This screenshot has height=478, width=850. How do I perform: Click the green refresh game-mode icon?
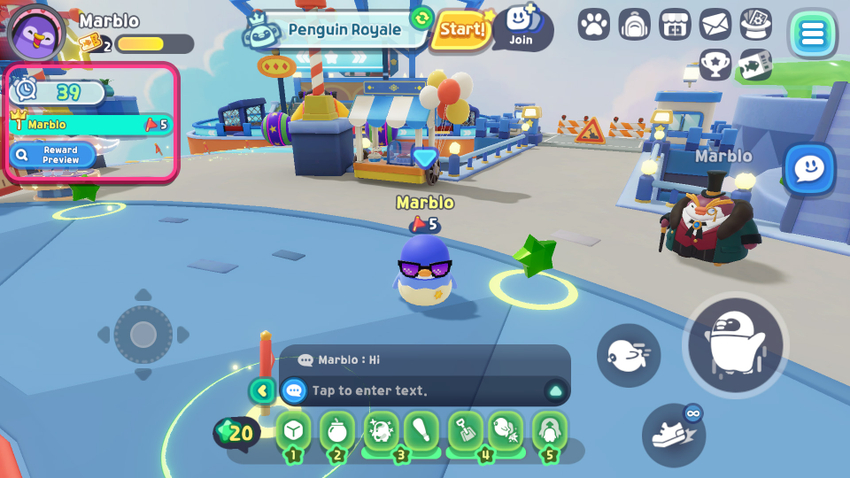tap(422, 18)
